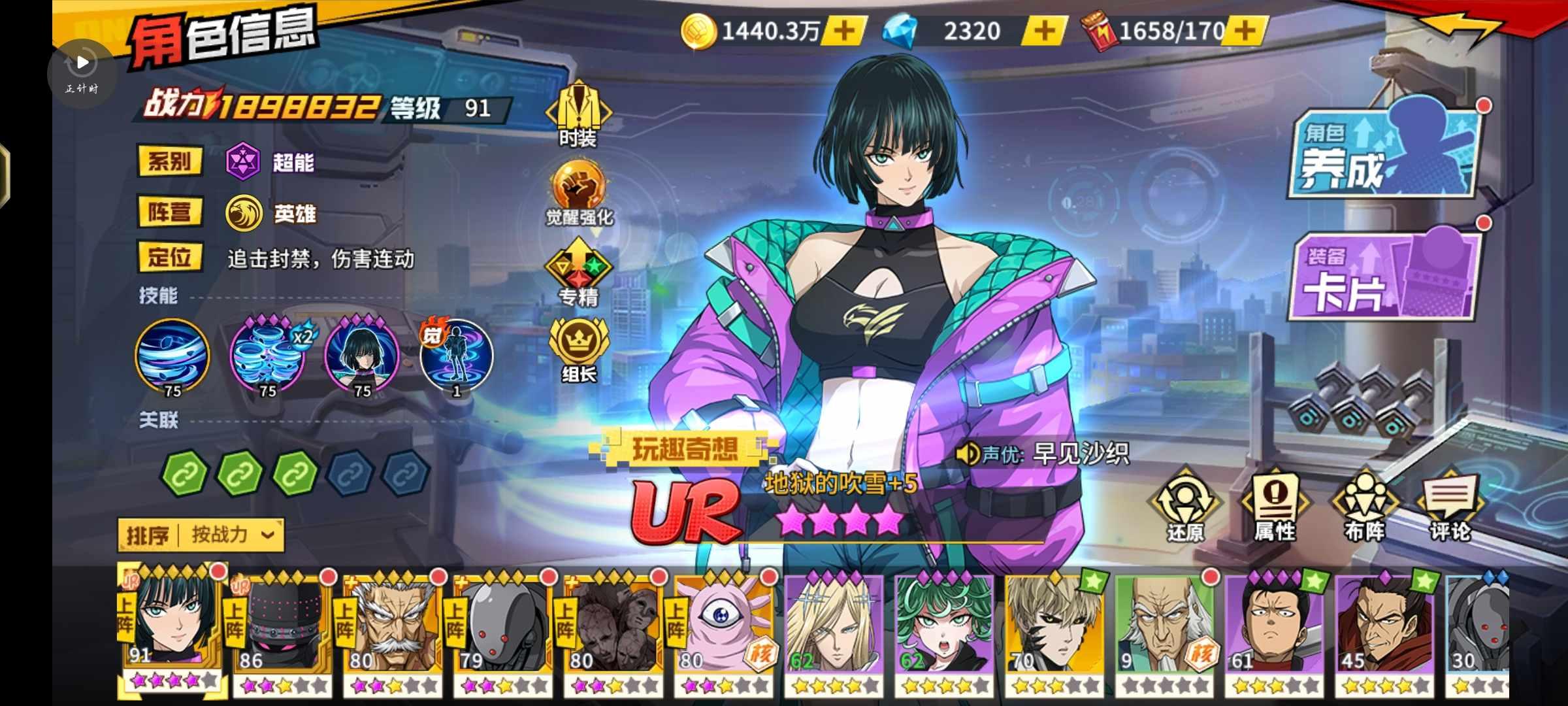This screenshot has height=706, width=1568.
Task: Add more gold coins with plus button
Action: pyautogui.click(x=844, y=31)
